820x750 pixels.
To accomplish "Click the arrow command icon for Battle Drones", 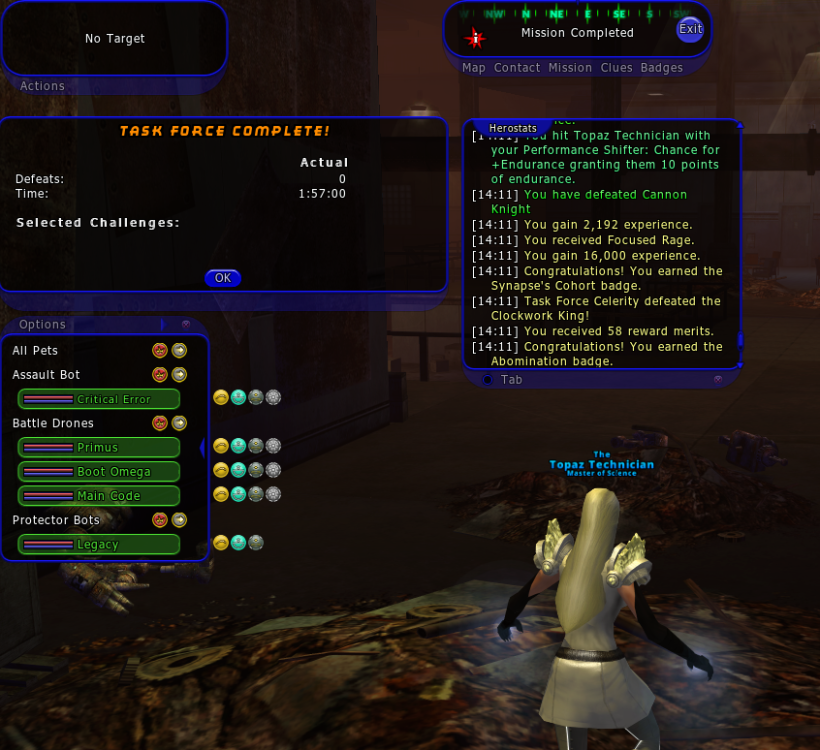I will click(x=179, y=423).
